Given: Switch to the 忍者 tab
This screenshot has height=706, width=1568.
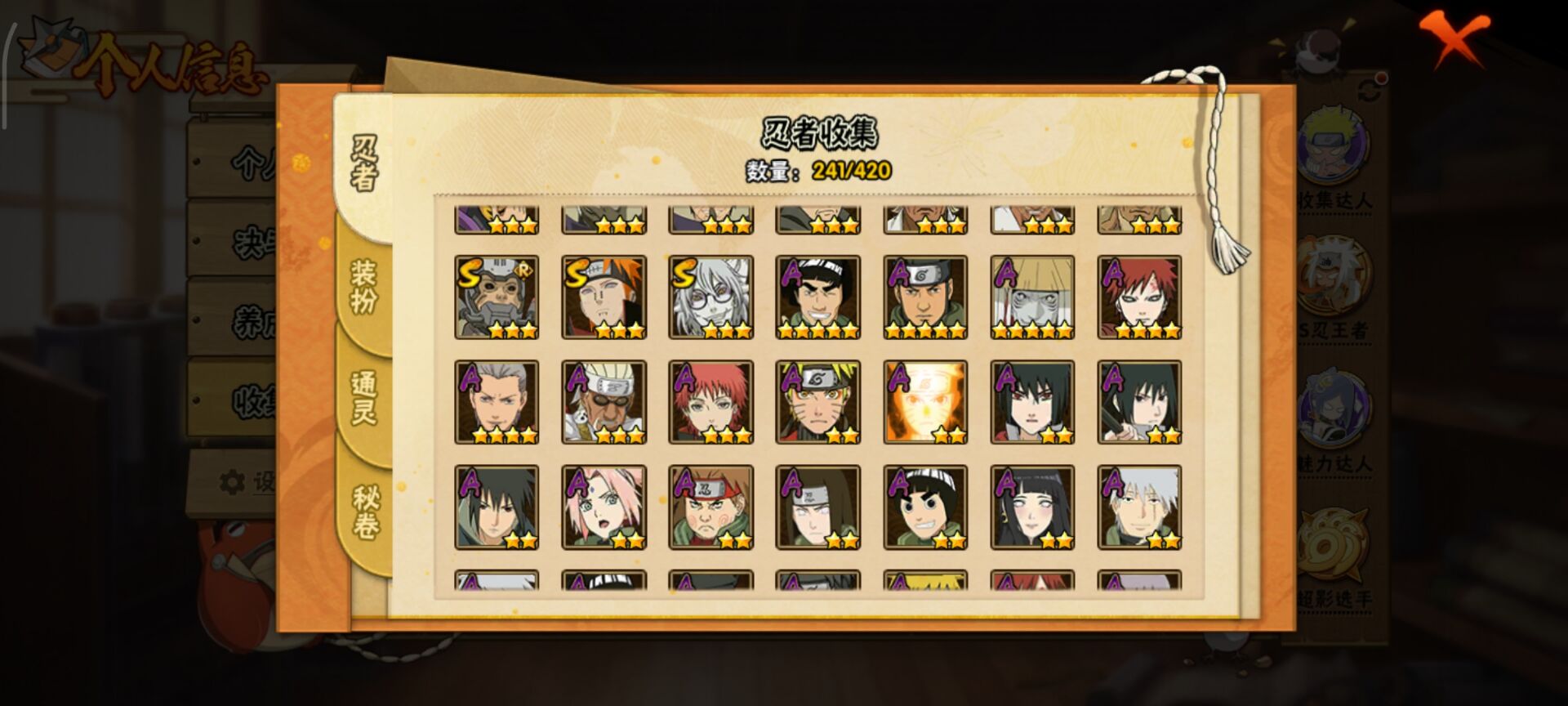Looking at the screenshot, I should (364, 163).
